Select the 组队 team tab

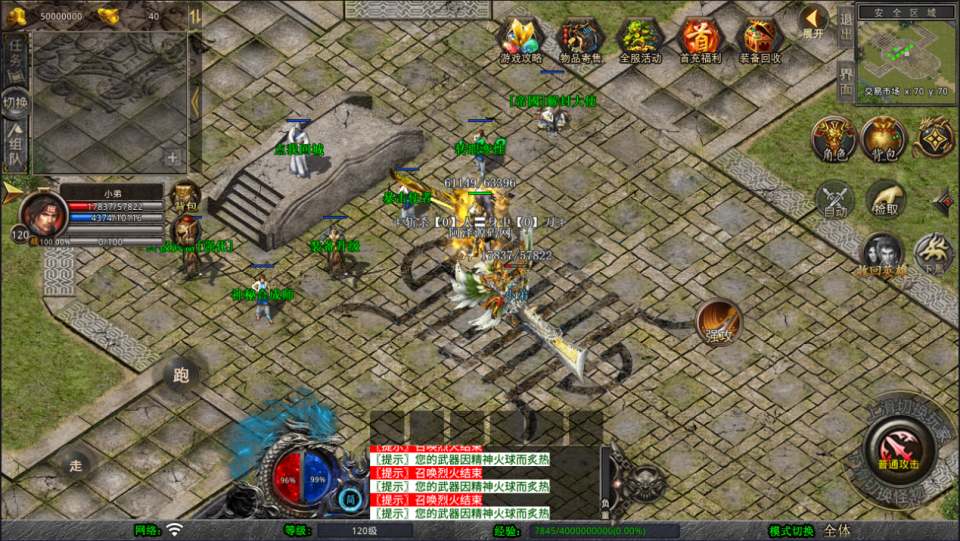coord(15,148)
